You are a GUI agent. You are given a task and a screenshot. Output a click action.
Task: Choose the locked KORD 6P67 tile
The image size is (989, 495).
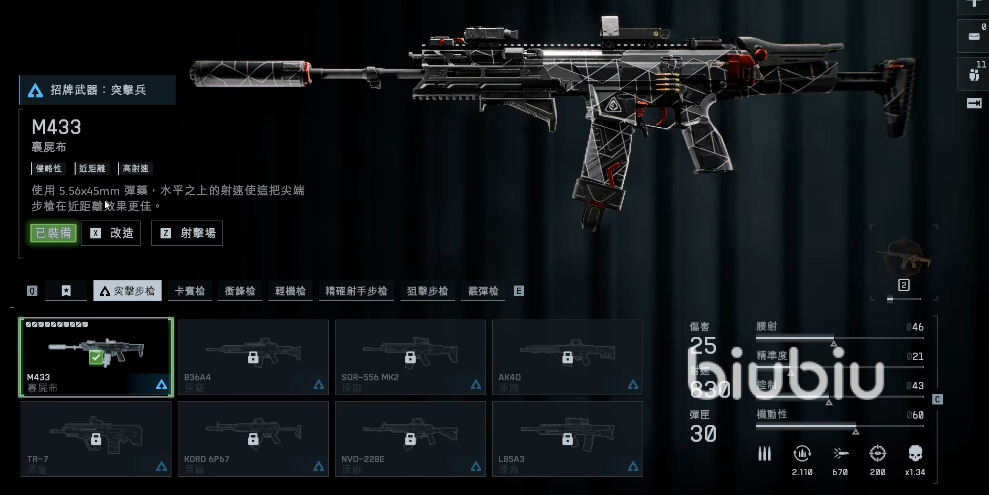point(253,438)
